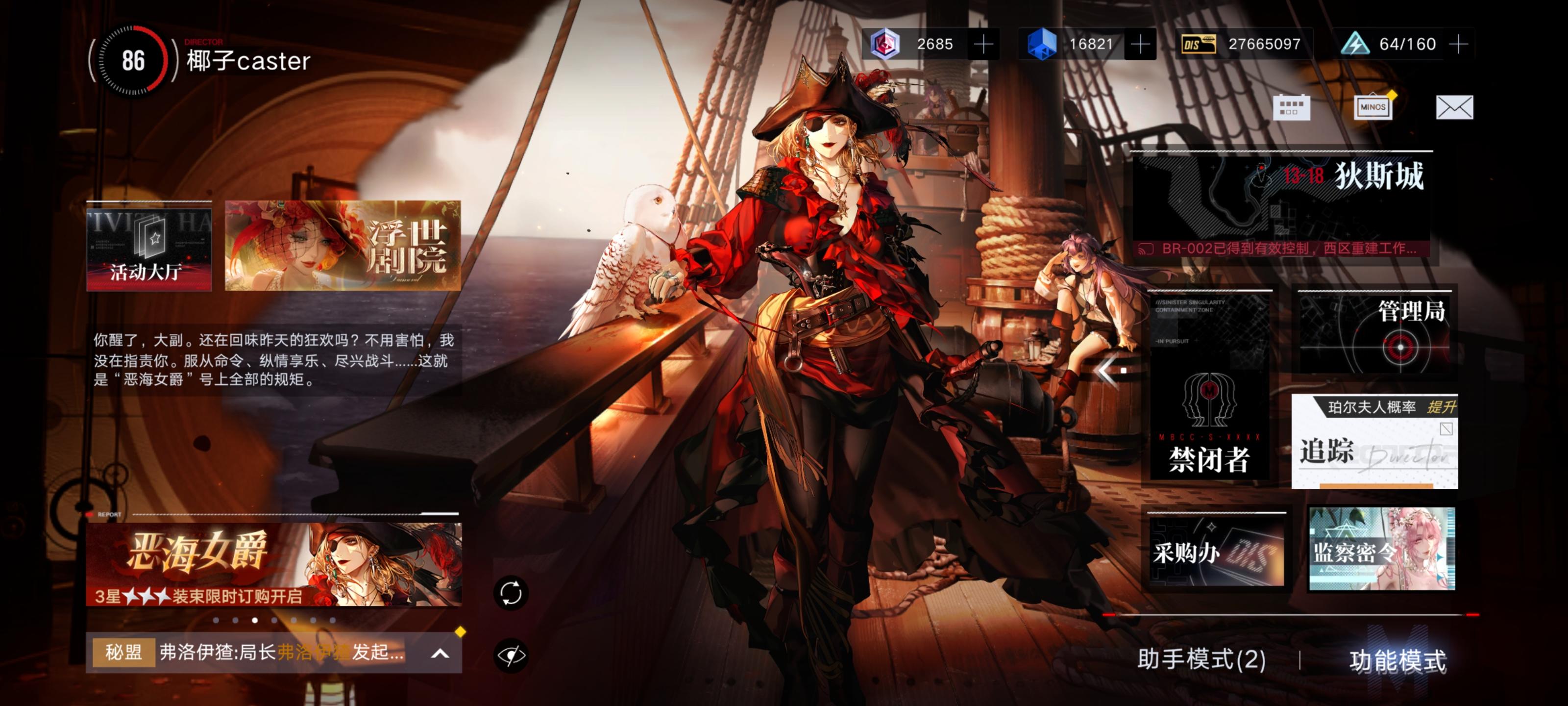The height and width of the screenshot is (706, 1568).
Task: Open the 管理局 bureau menu
Action: [x=1374, y=332]
